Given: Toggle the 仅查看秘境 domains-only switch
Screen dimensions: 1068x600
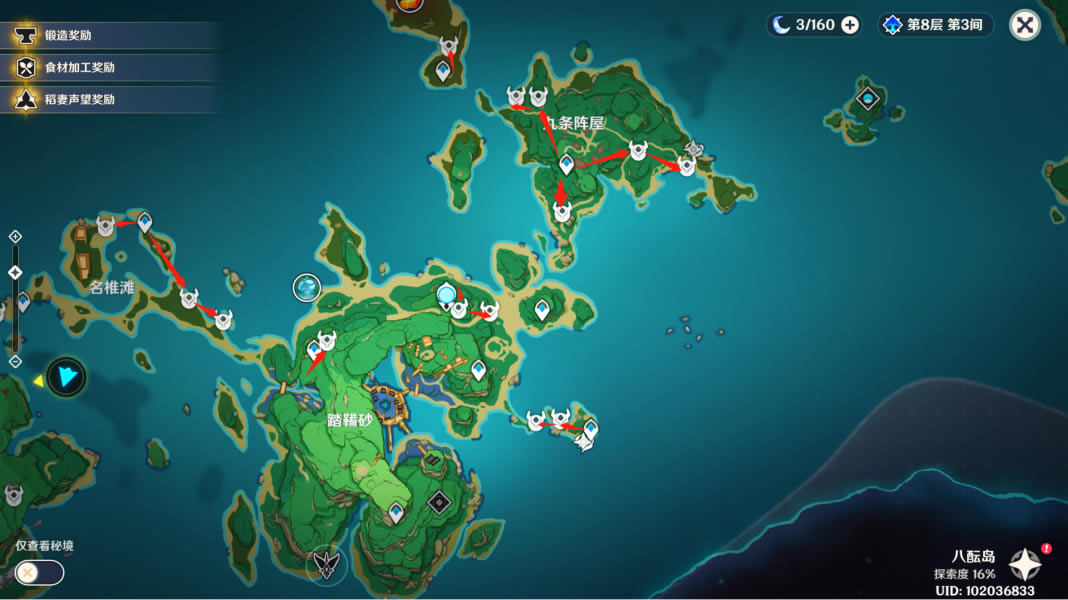Looking at the screenshot, I should pyautogui.click(x=39, y=572).
